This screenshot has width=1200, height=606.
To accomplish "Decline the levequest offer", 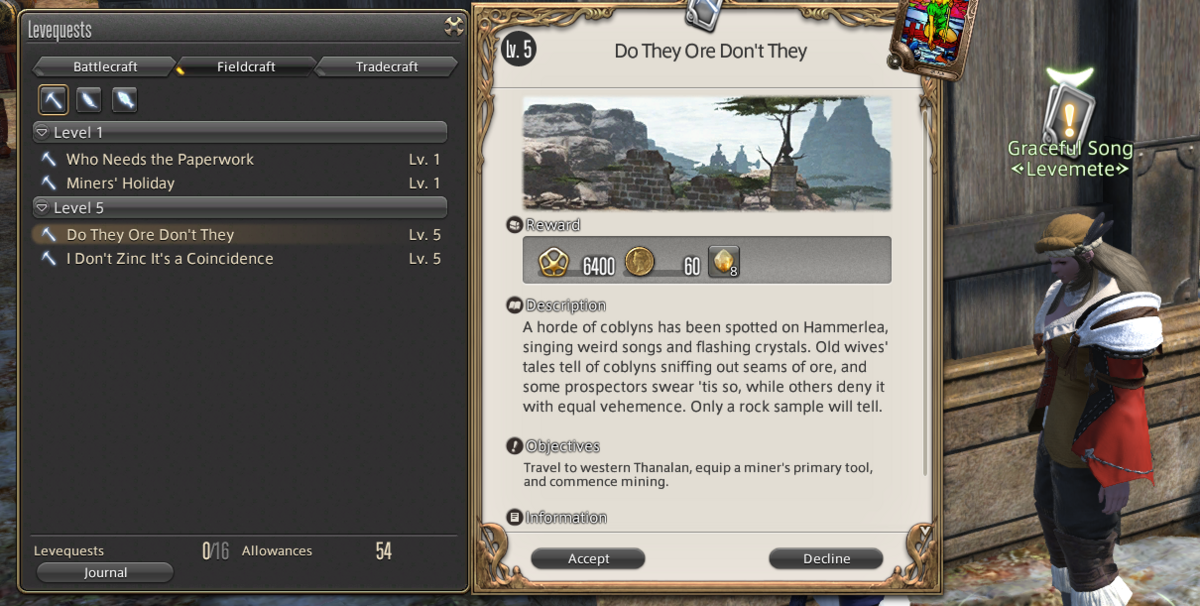I will [826, 559].
